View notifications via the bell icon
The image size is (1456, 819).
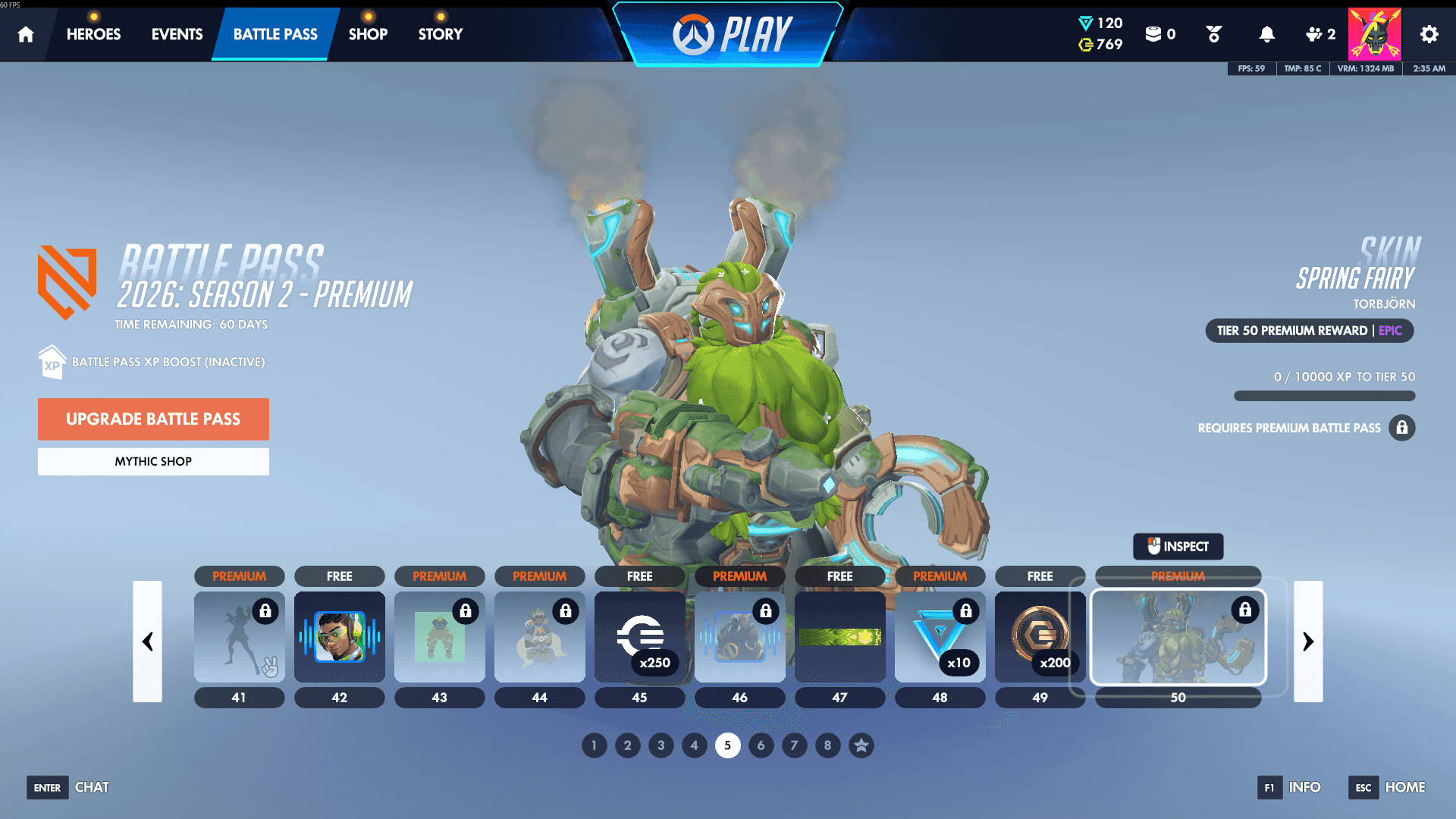tap(1265, 34)
